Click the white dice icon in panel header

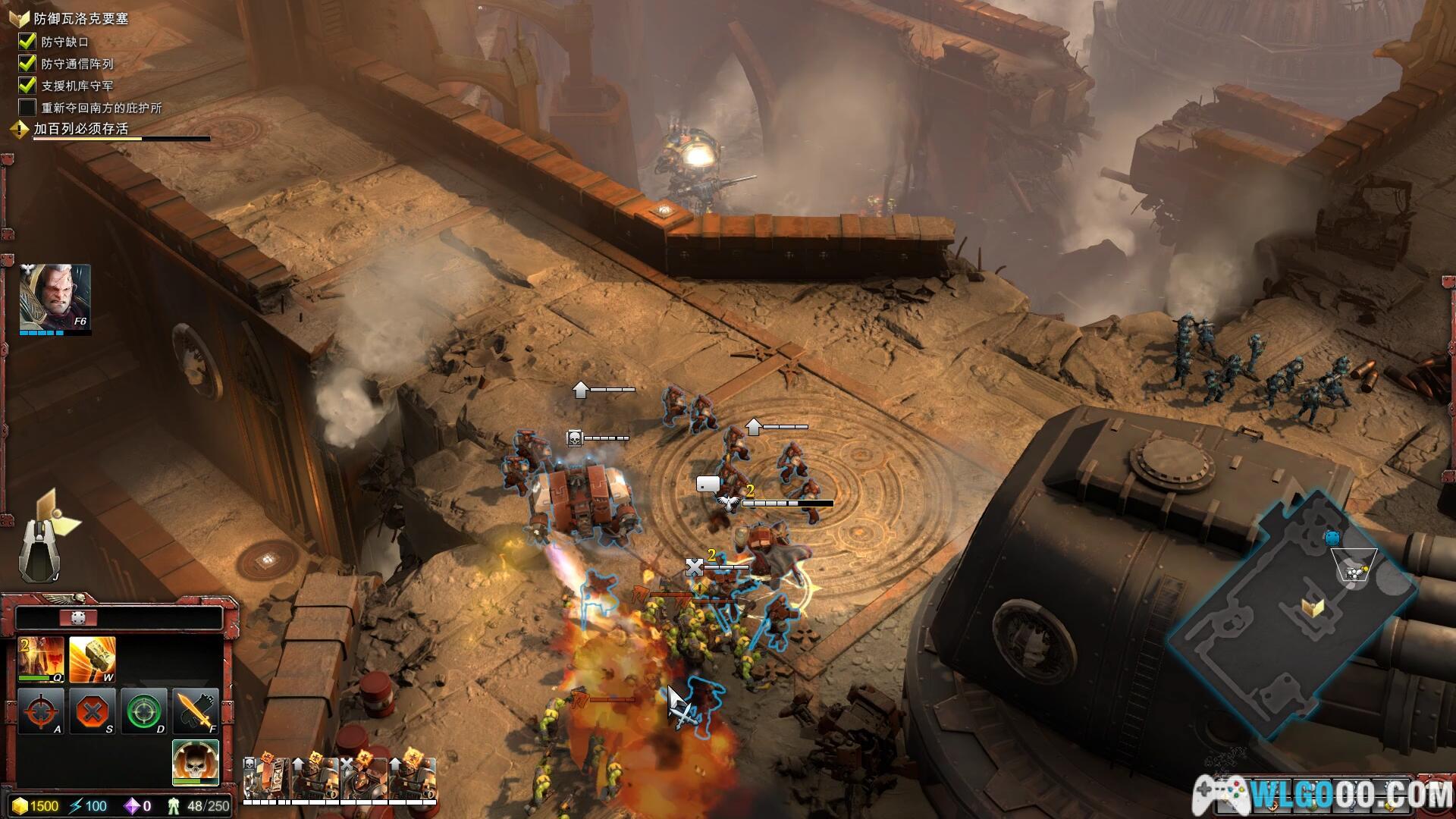tap(78, 618)
